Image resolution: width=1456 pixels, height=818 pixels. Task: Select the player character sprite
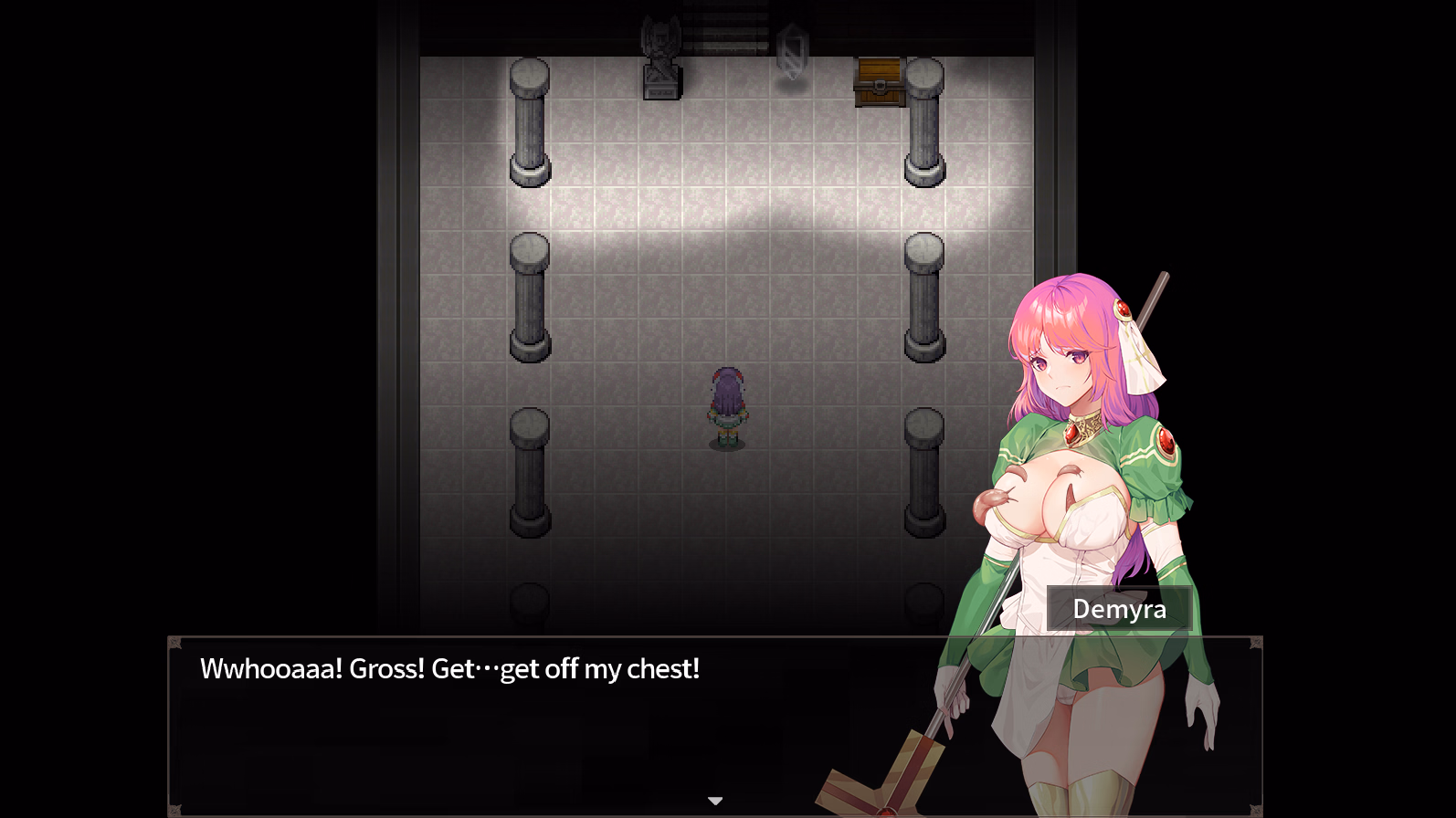[727, 406]
